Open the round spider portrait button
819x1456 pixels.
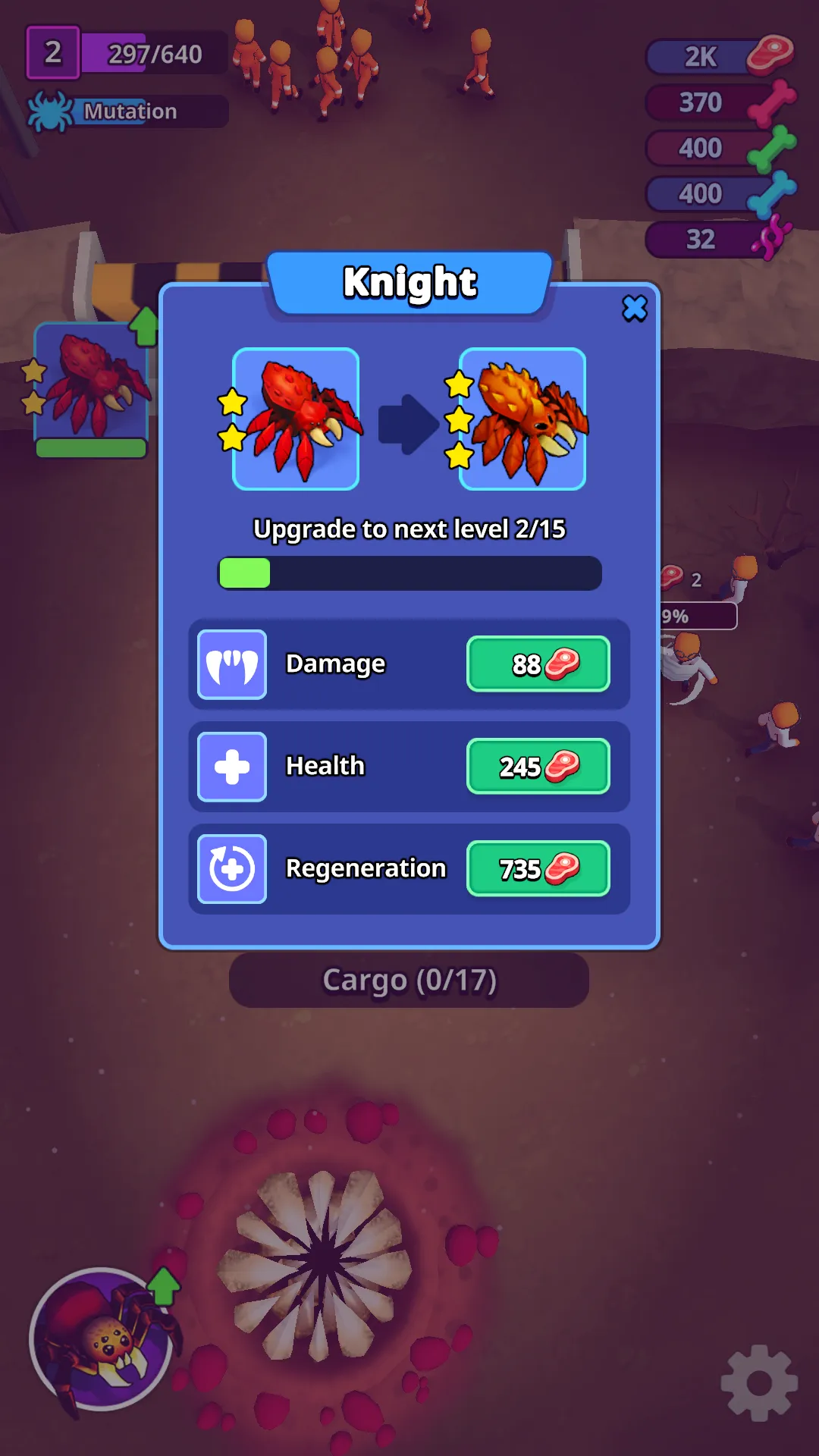tap(102, 1339)
